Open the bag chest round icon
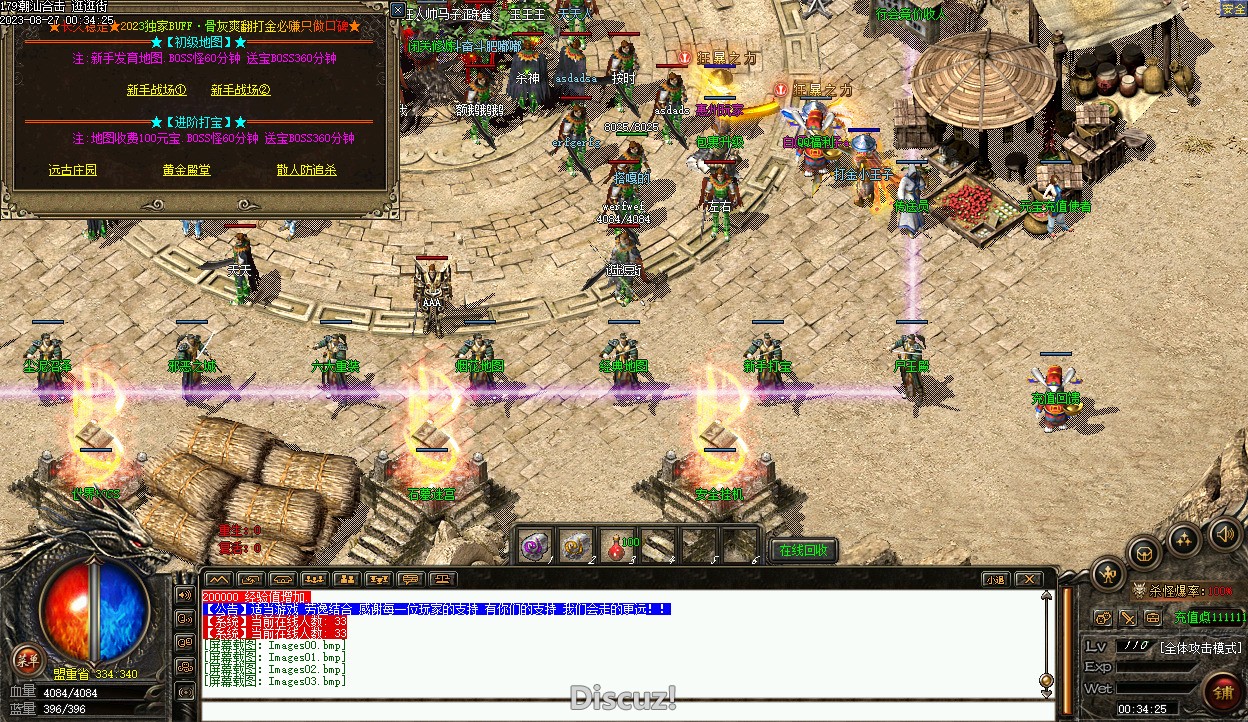 click(1145, 552)
